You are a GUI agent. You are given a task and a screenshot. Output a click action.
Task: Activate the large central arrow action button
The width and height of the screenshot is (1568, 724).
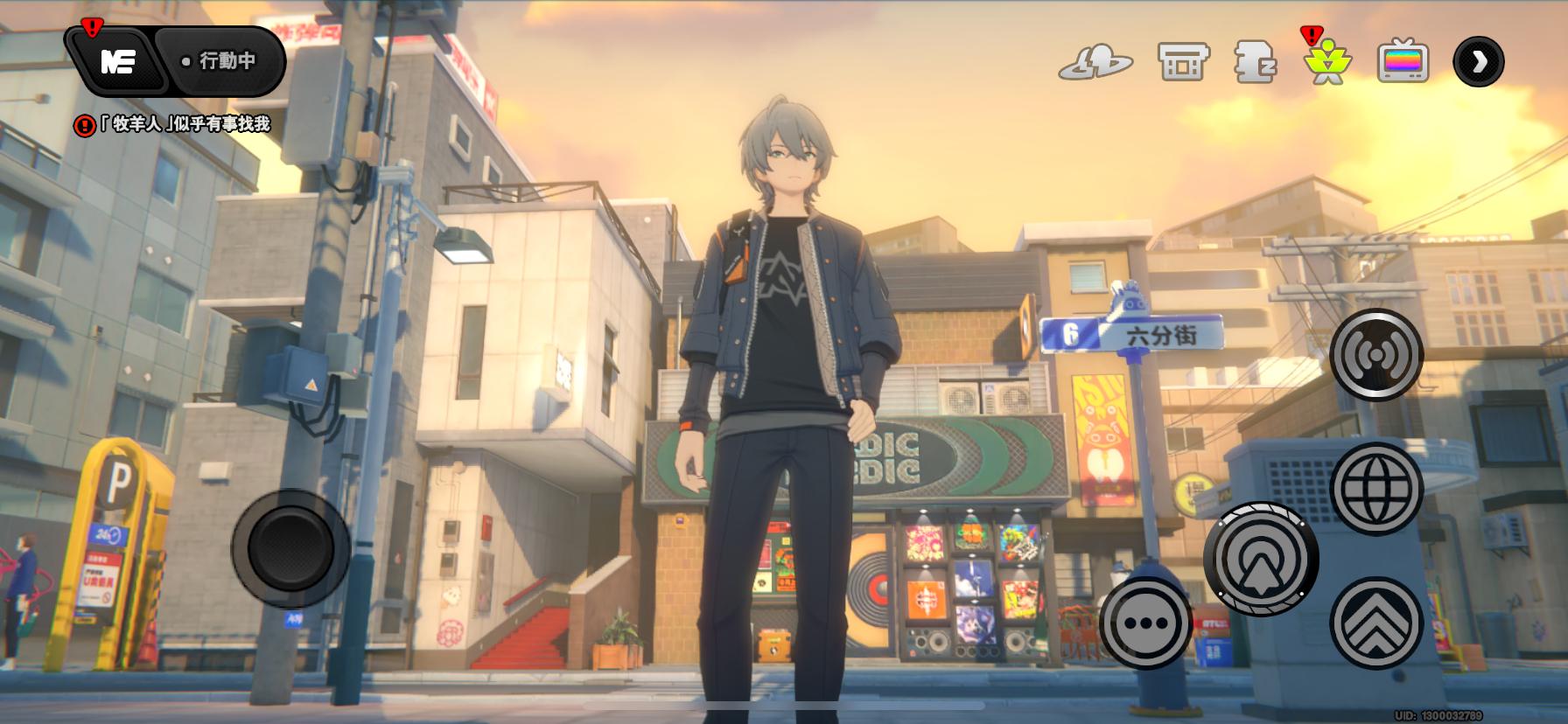point(1261,558)
